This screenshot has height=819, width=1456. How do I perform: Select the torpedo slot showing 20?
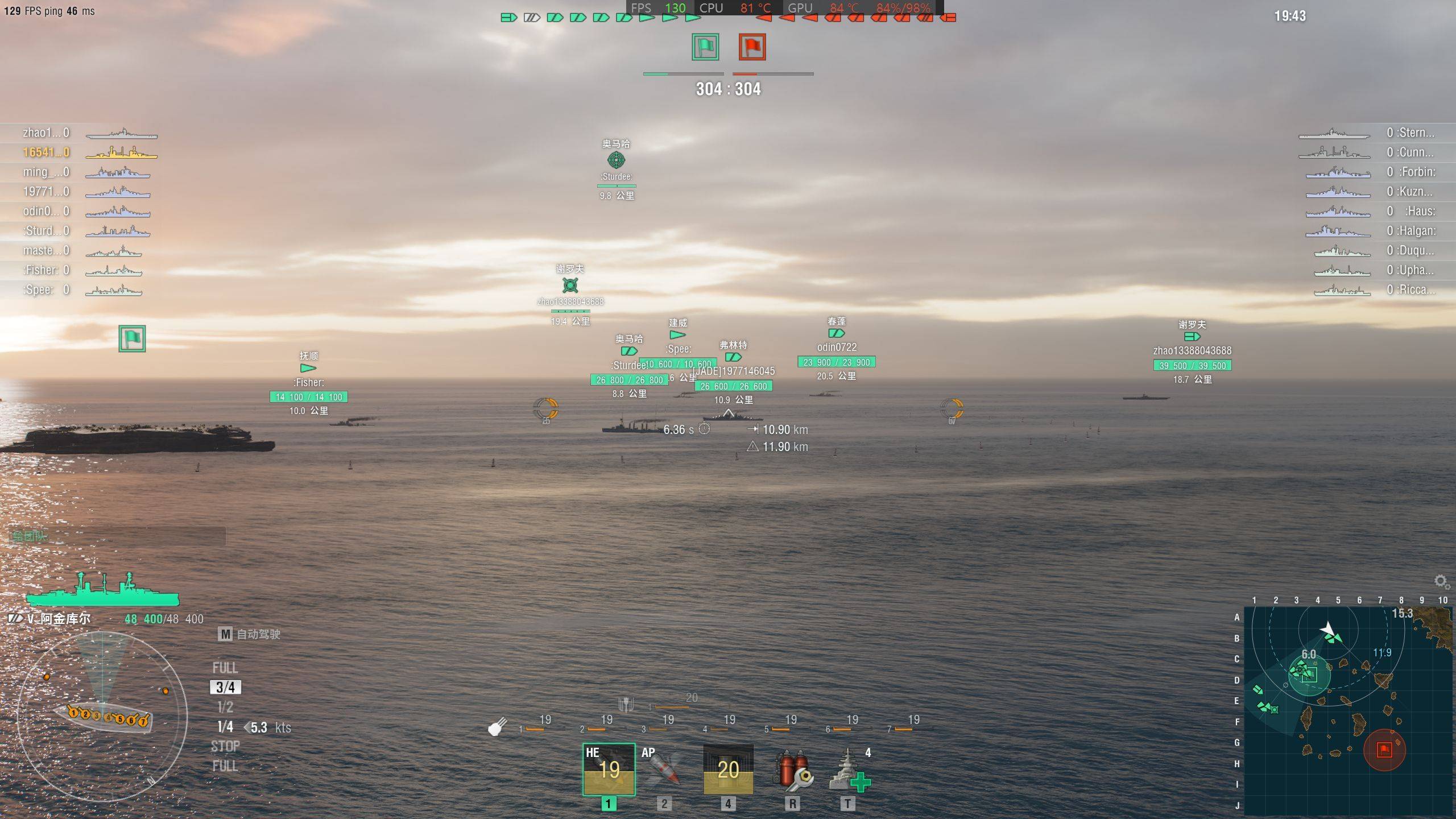pyautogui.click(x=728, y=769)
